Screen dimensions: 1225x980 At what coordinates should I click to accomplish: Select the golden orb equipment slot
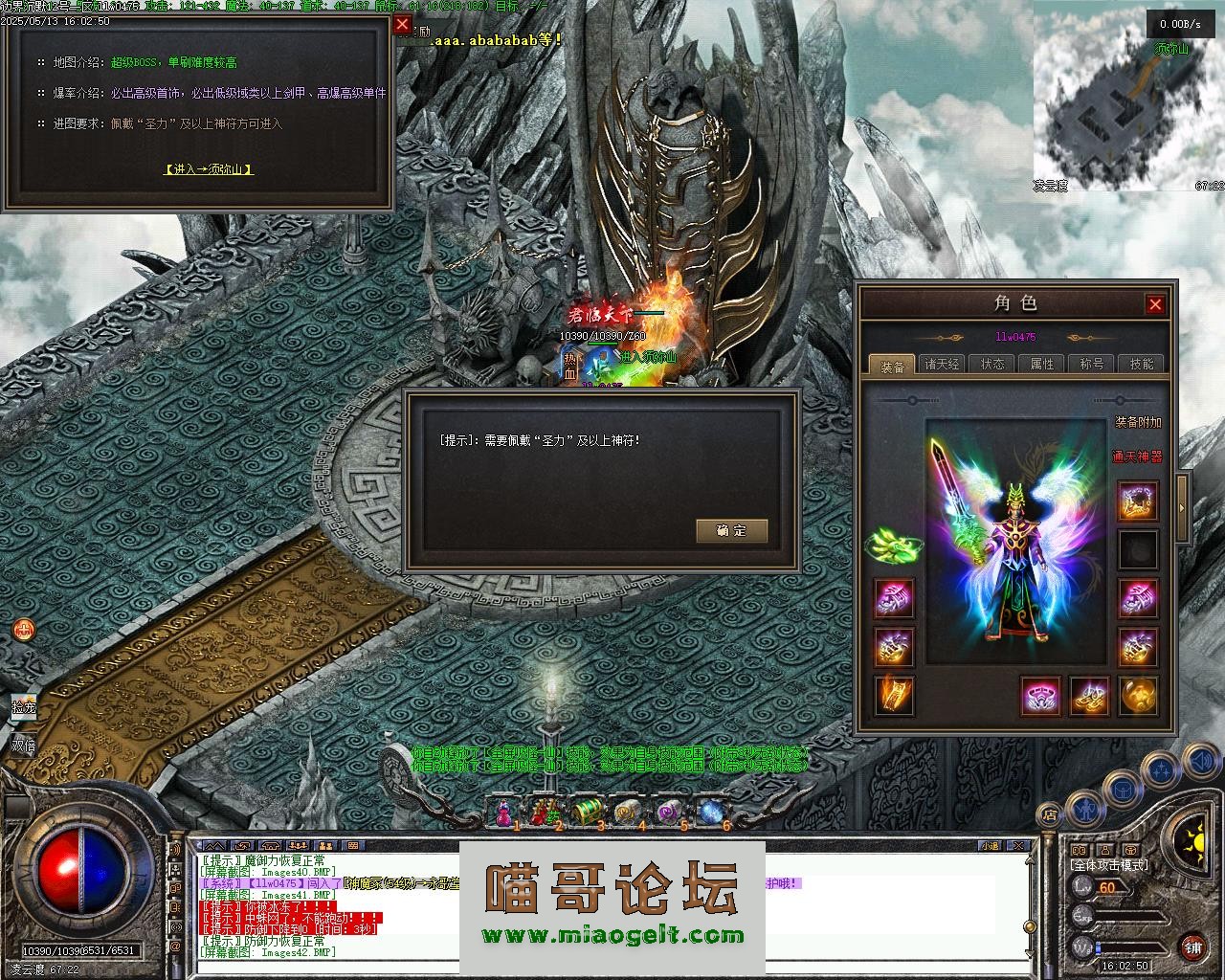(1138, 696)
